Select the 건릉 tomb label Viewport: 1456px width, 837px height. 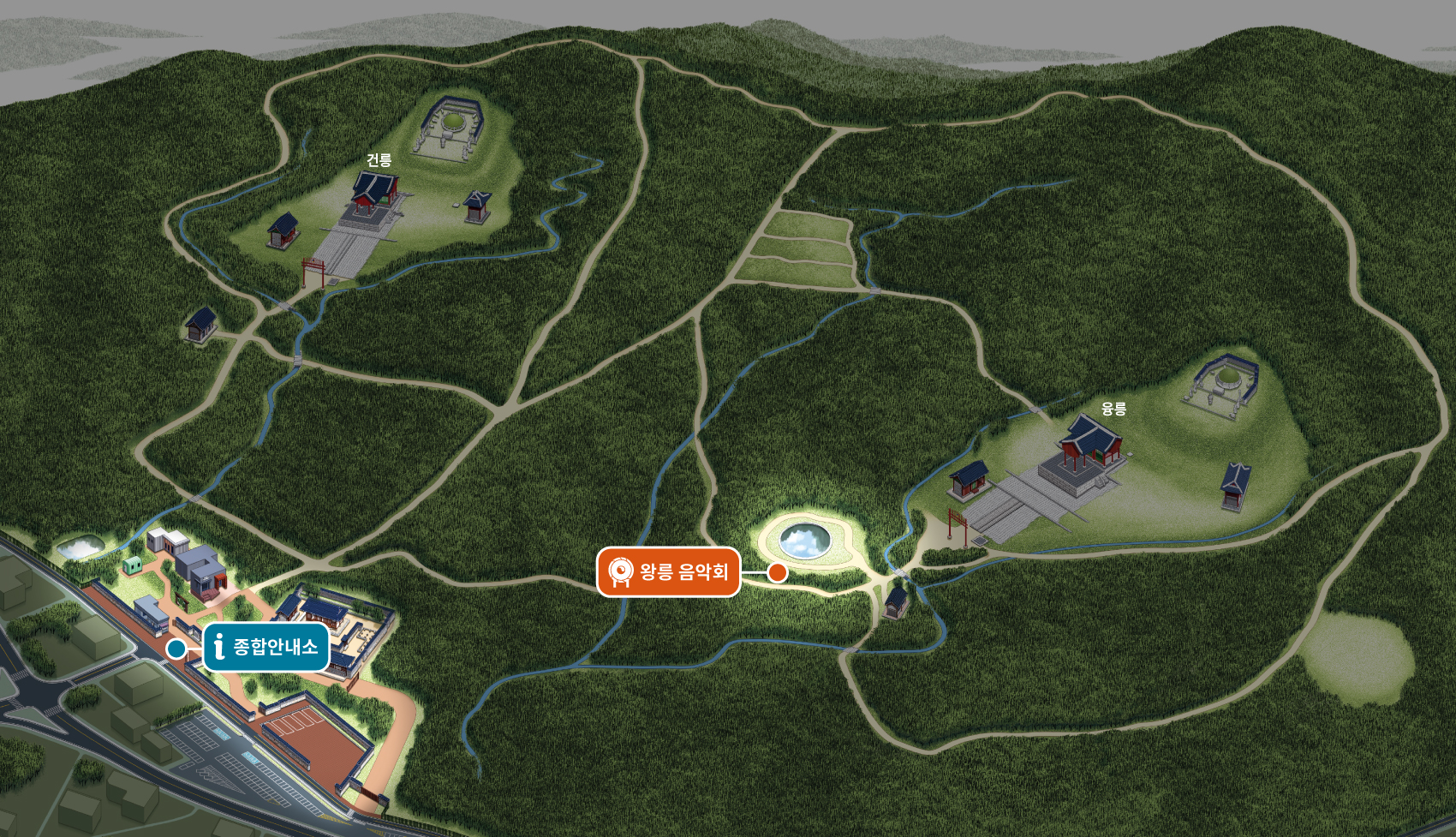[x=379, y=160]
